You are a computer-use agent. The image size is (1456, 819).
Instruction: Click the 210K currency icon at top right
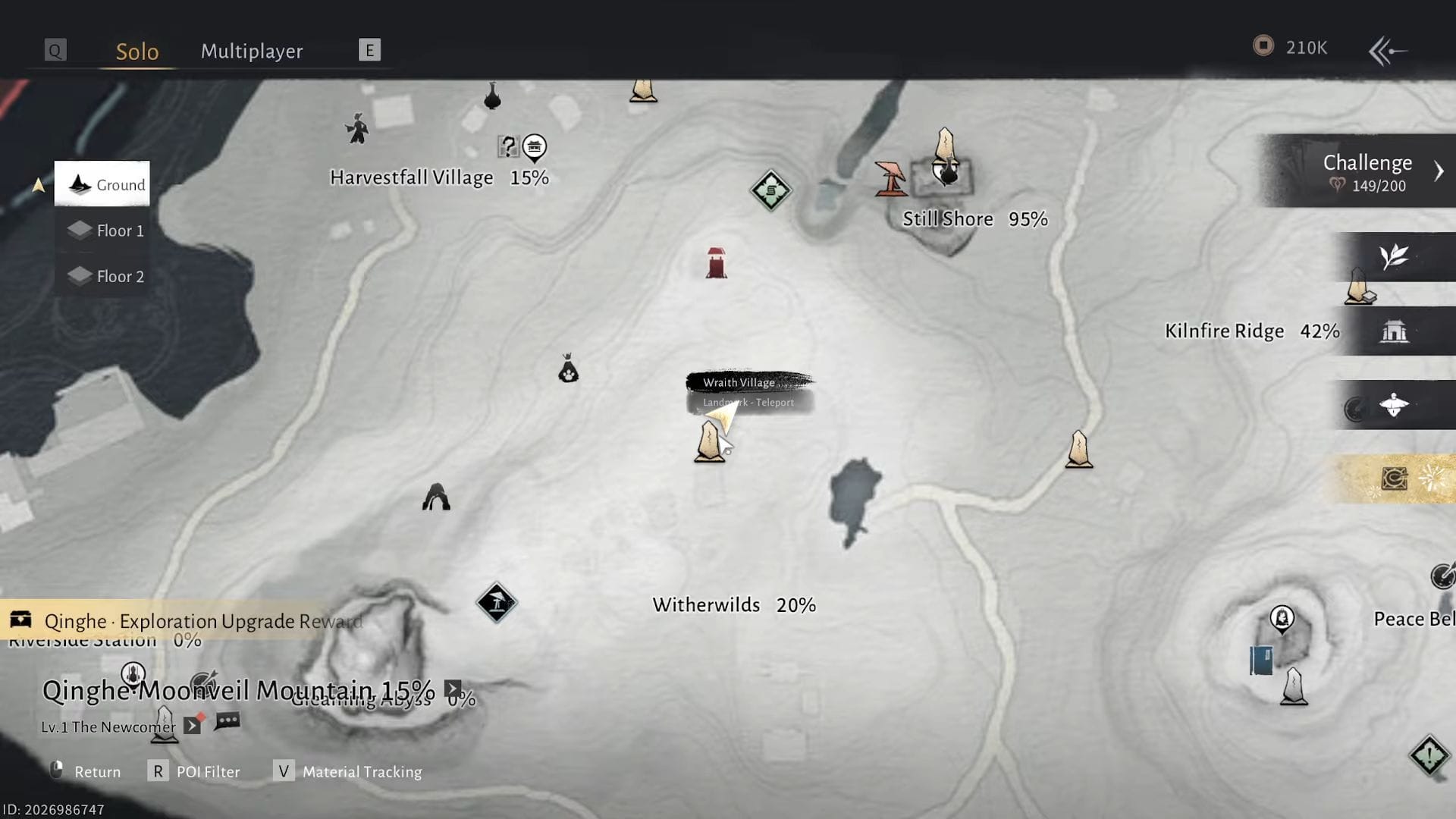(x=1262, y=47)
